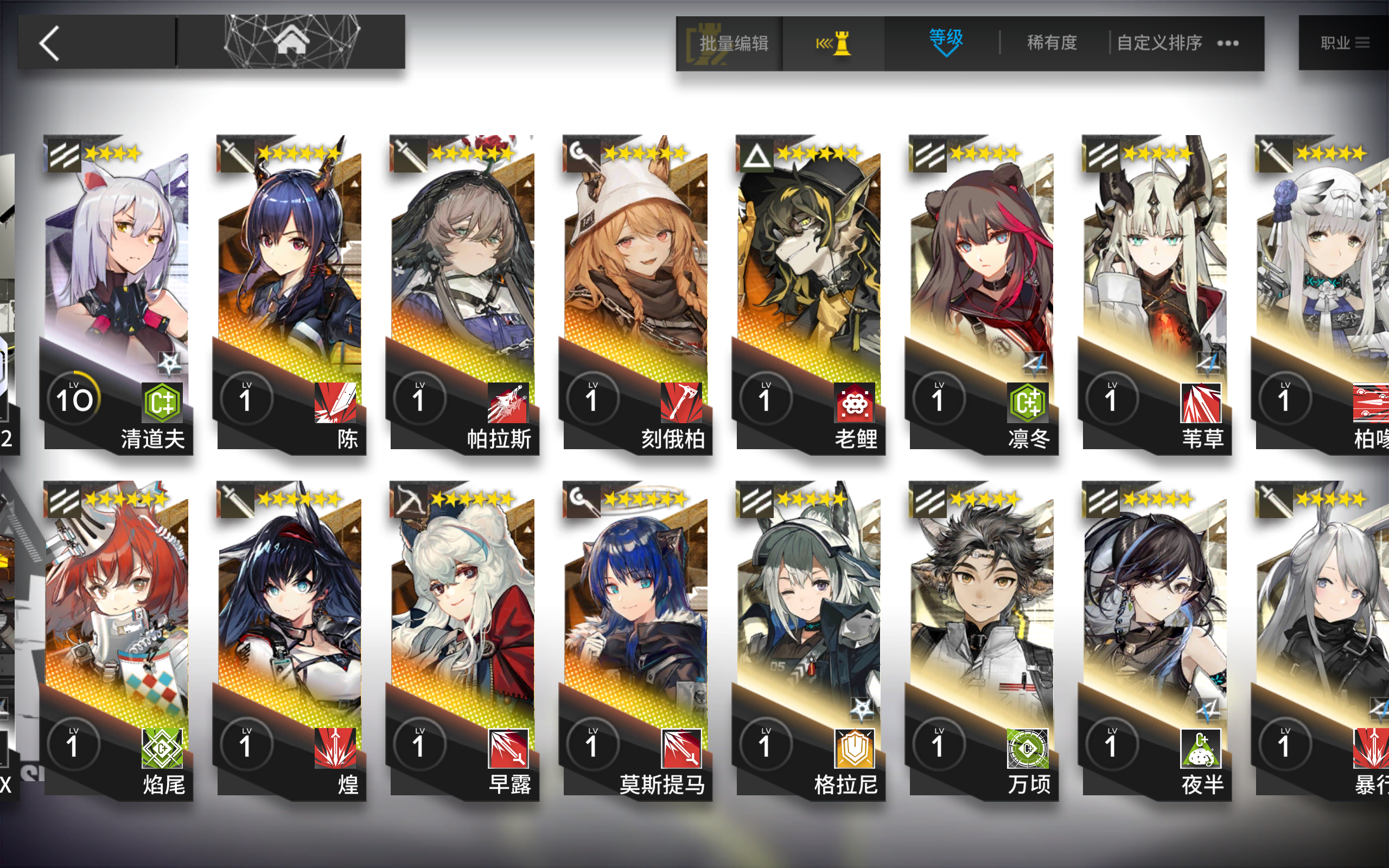Toggle sort direction with the rook icon
This screenshot has width=1389, height=868.
834,43
